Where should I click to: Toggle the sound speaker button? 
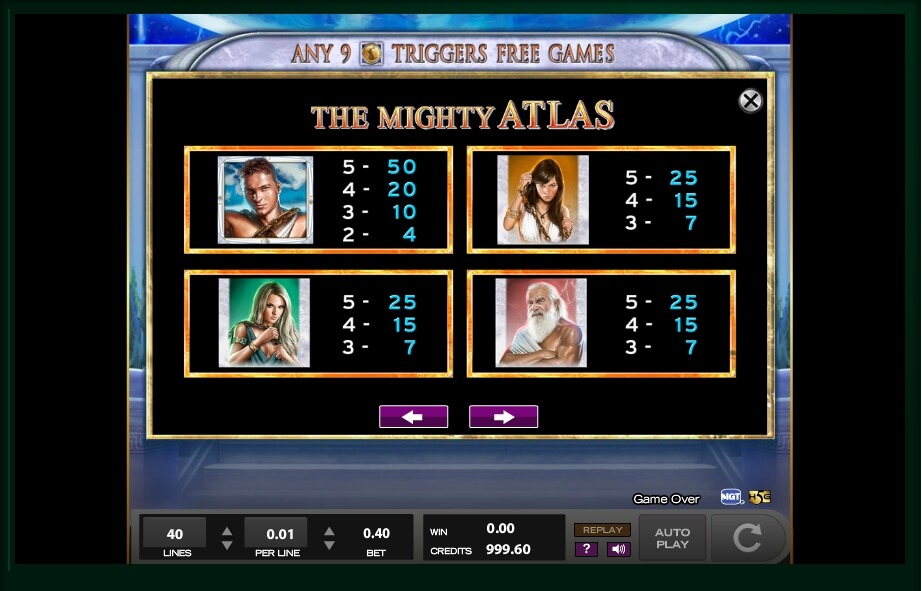pos(618,549)
